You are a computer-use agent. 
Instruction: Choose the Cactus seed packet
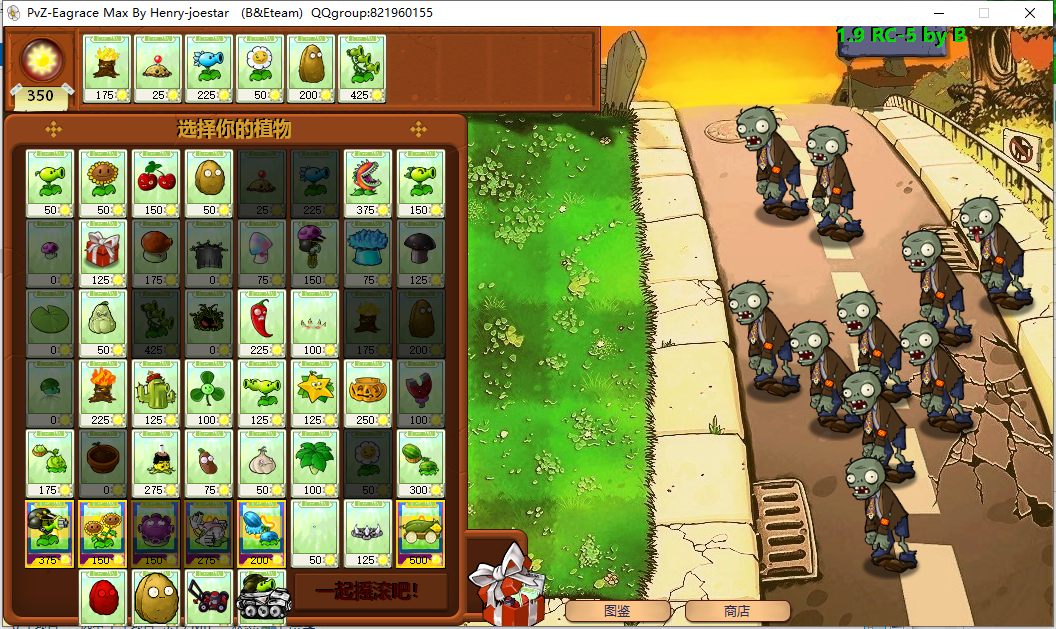click(156, 393)
